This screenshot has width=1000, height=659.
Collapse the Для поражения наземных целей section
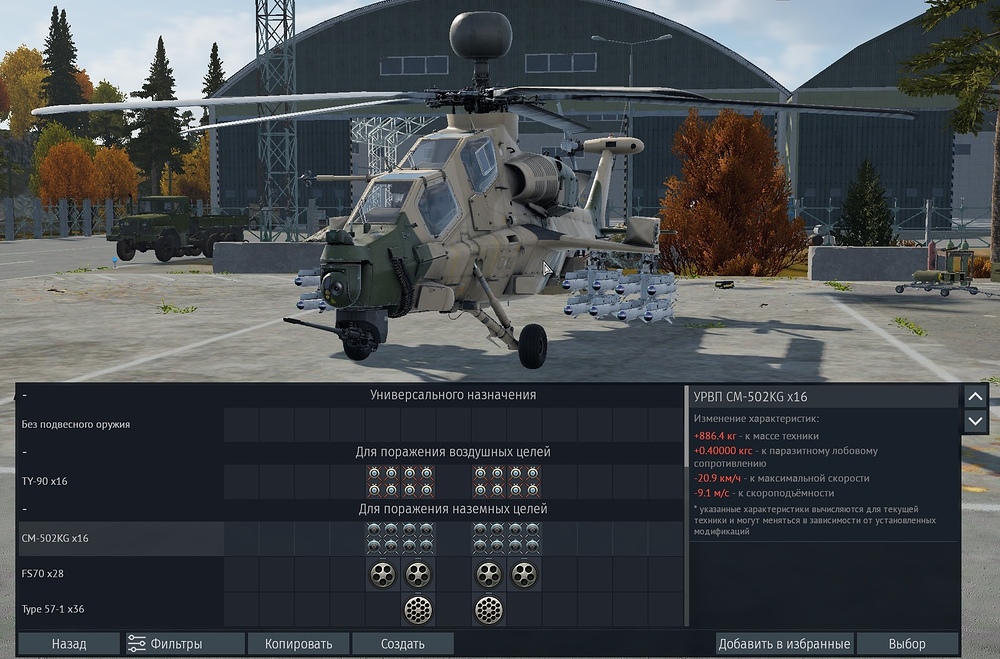coord(24,509)
